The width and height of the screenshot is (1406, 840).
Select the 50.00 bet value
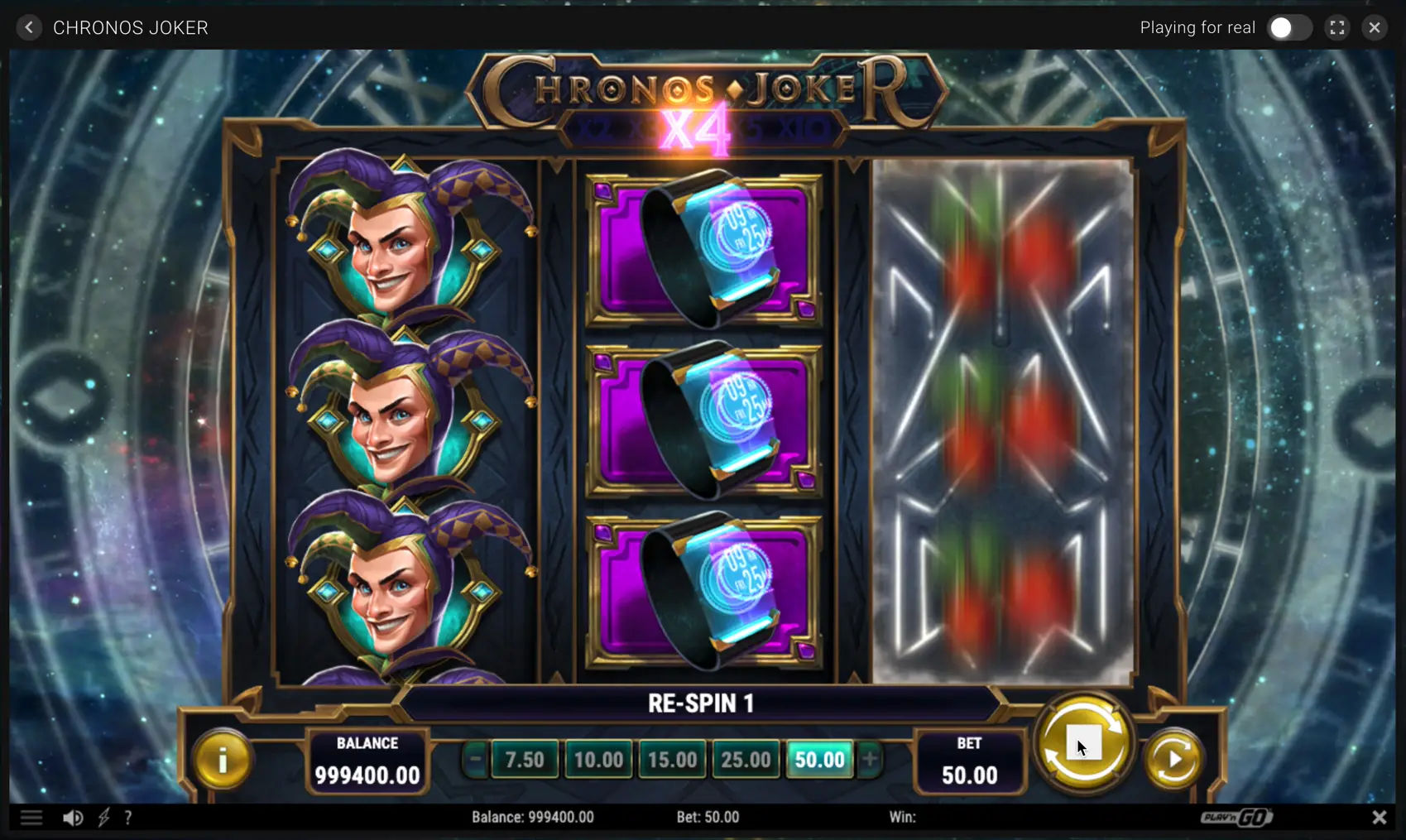pyautogui.click(x=819, y=759)
